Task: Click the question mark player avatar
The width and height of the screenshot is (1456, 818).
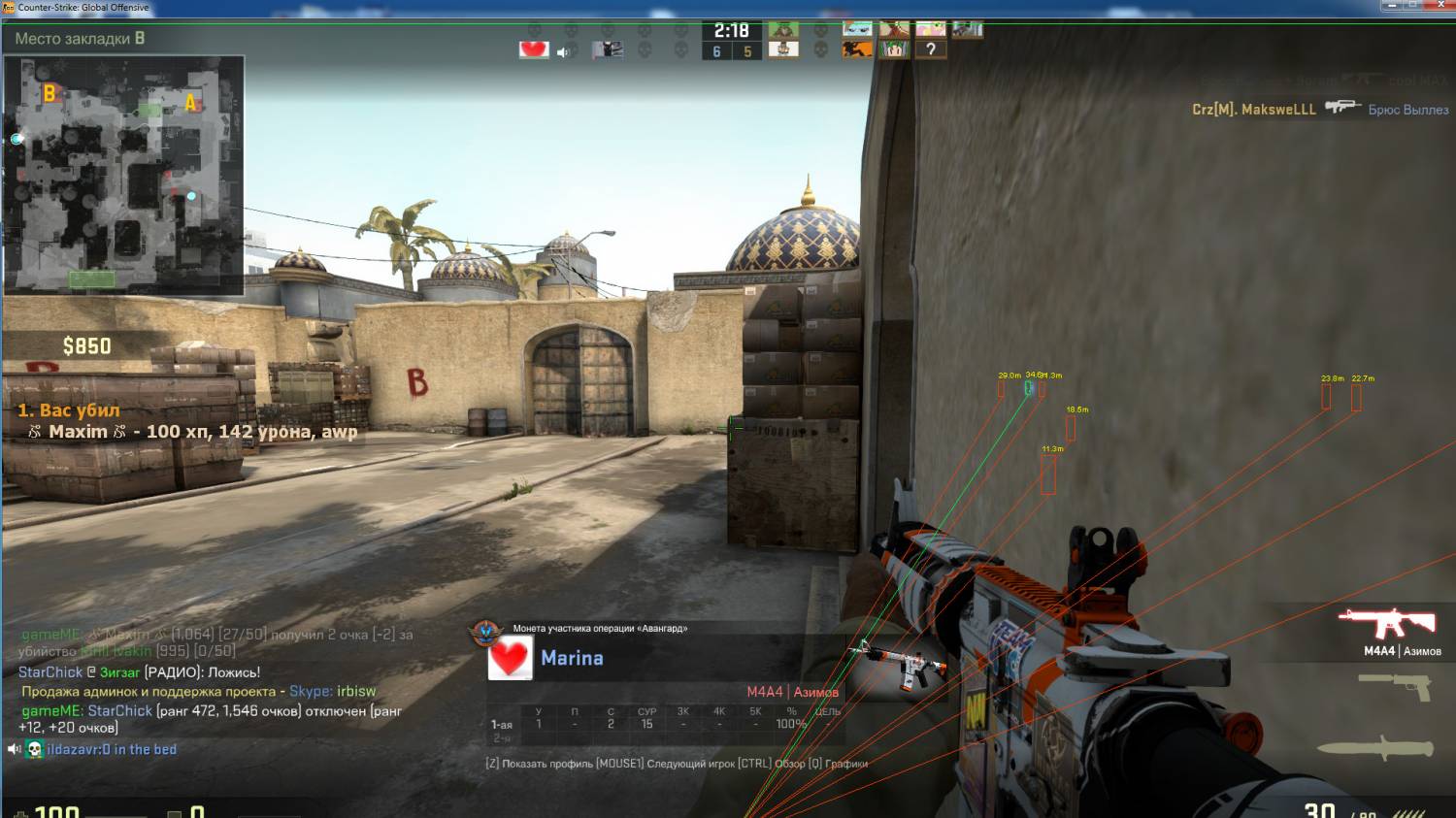Action: point(930,49)
